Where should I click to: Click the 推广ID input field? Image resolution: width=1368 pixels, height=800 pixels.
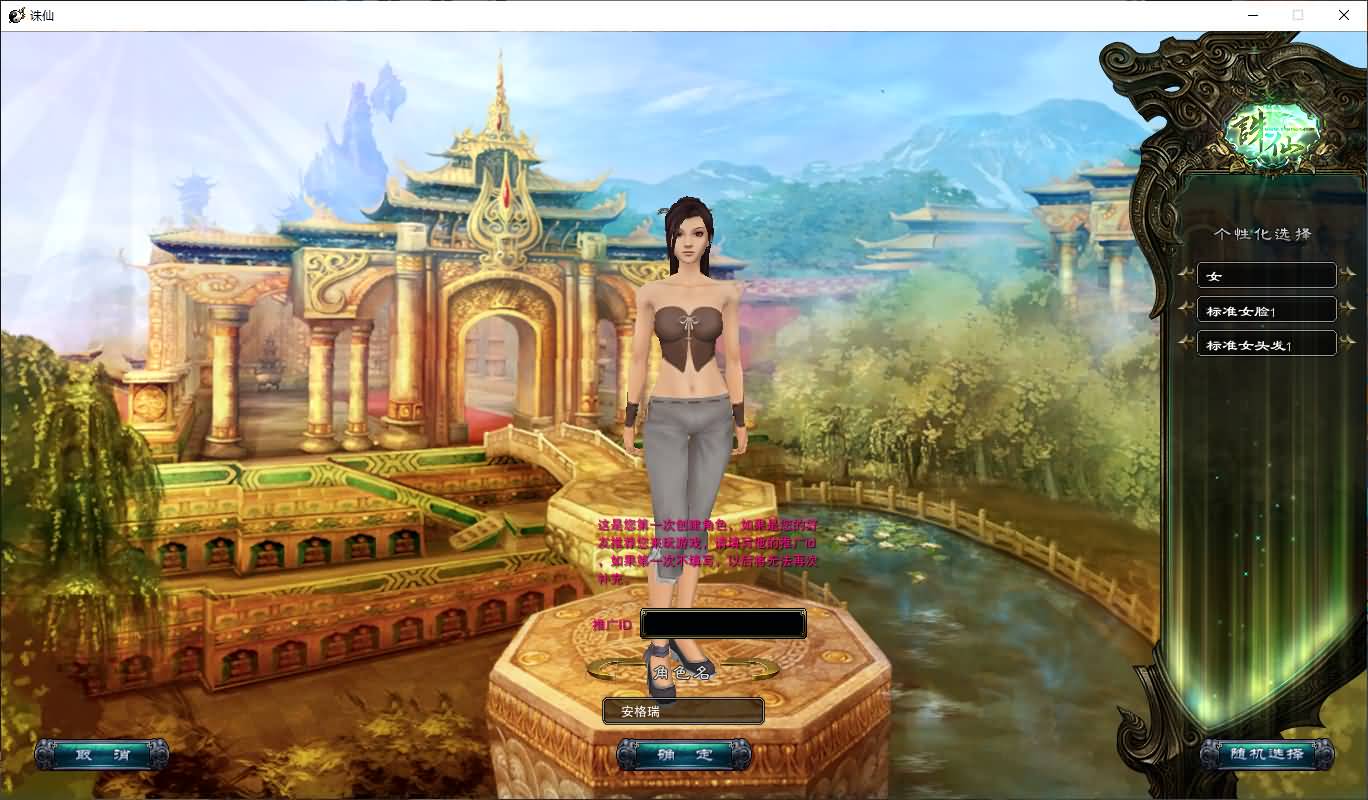point(723,623)
